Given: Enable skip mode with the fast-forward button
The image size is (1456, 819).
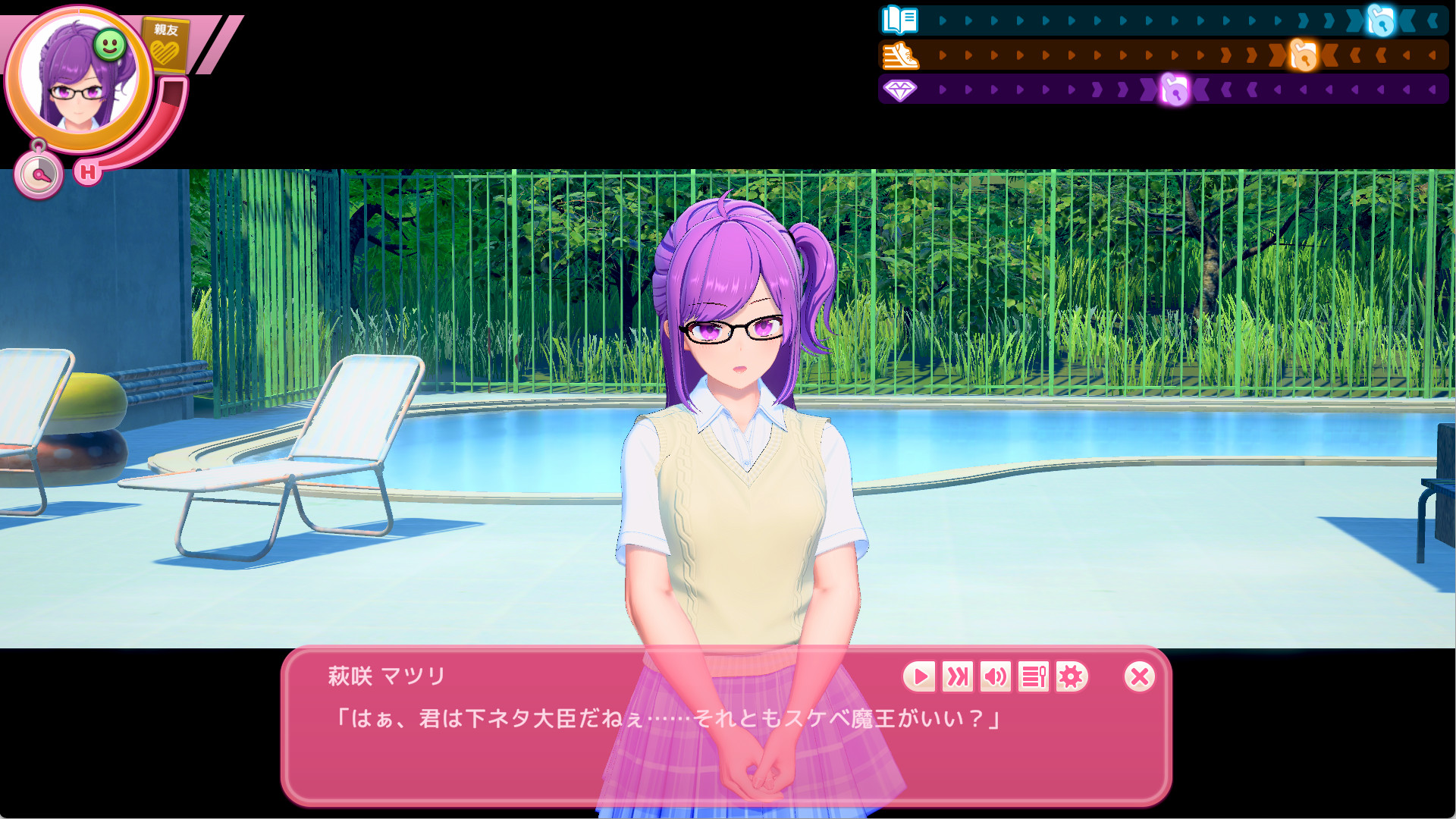Looking at the screenshot, I should click(958, 678).
